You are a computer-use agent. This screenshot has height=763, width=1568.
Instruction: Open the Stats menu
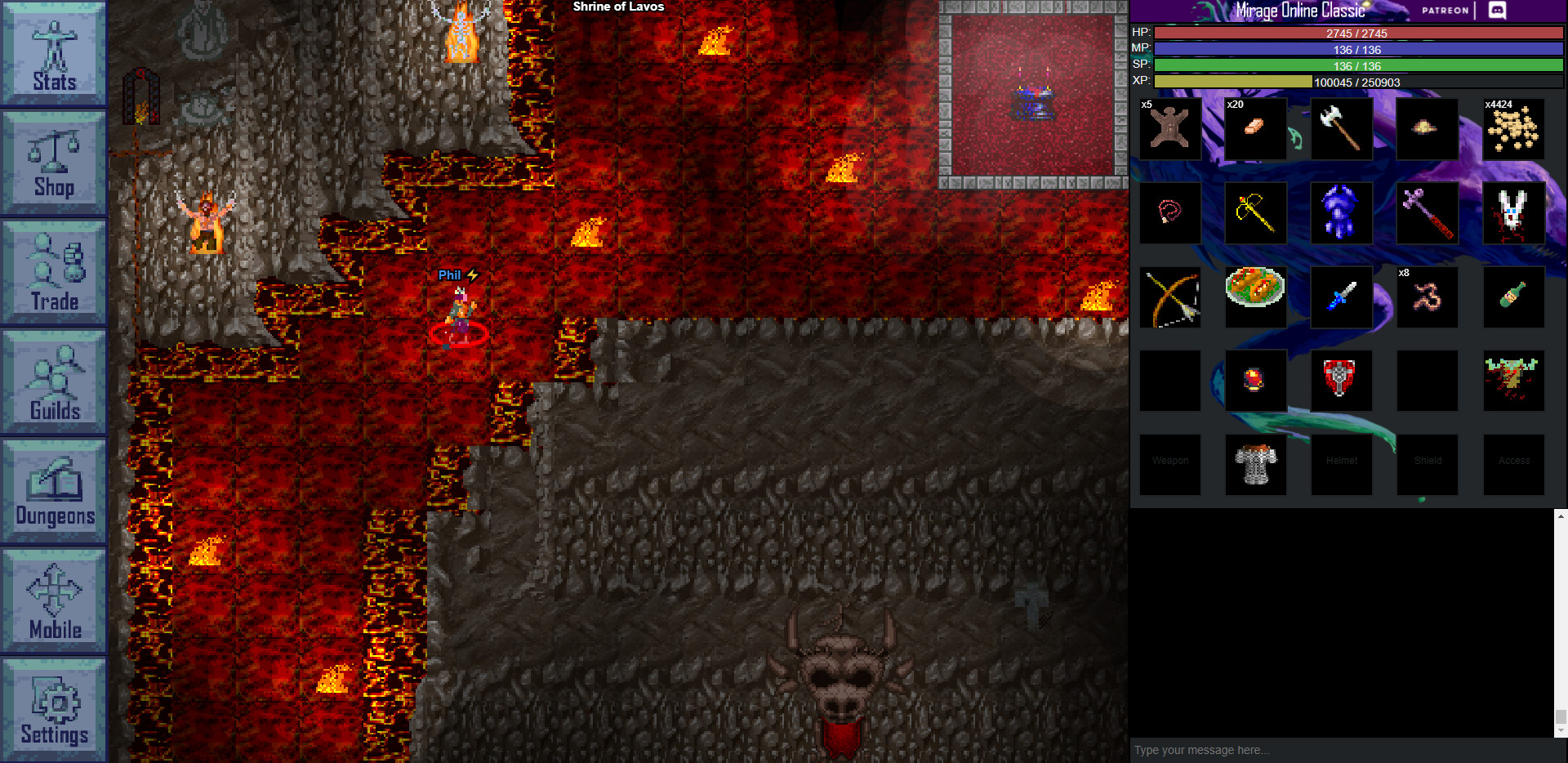(54, 54)
